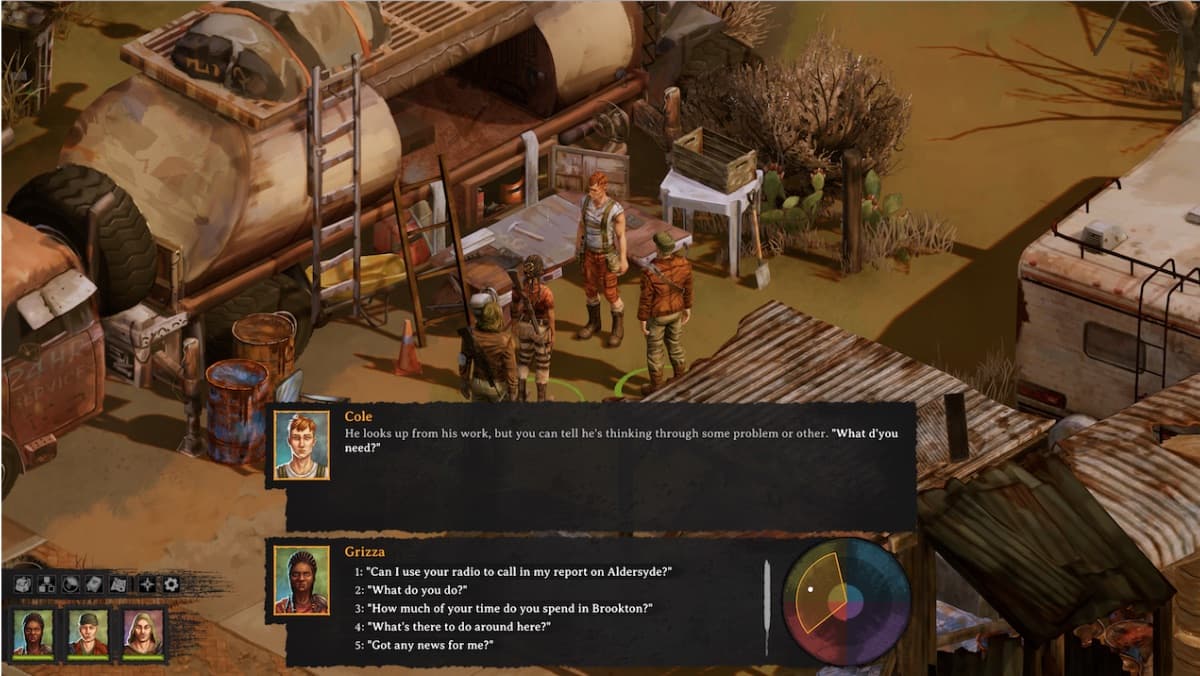The height and width of the screenshot is (676, 1200).
Task: Open the gear settings menu
Action: 170,584
